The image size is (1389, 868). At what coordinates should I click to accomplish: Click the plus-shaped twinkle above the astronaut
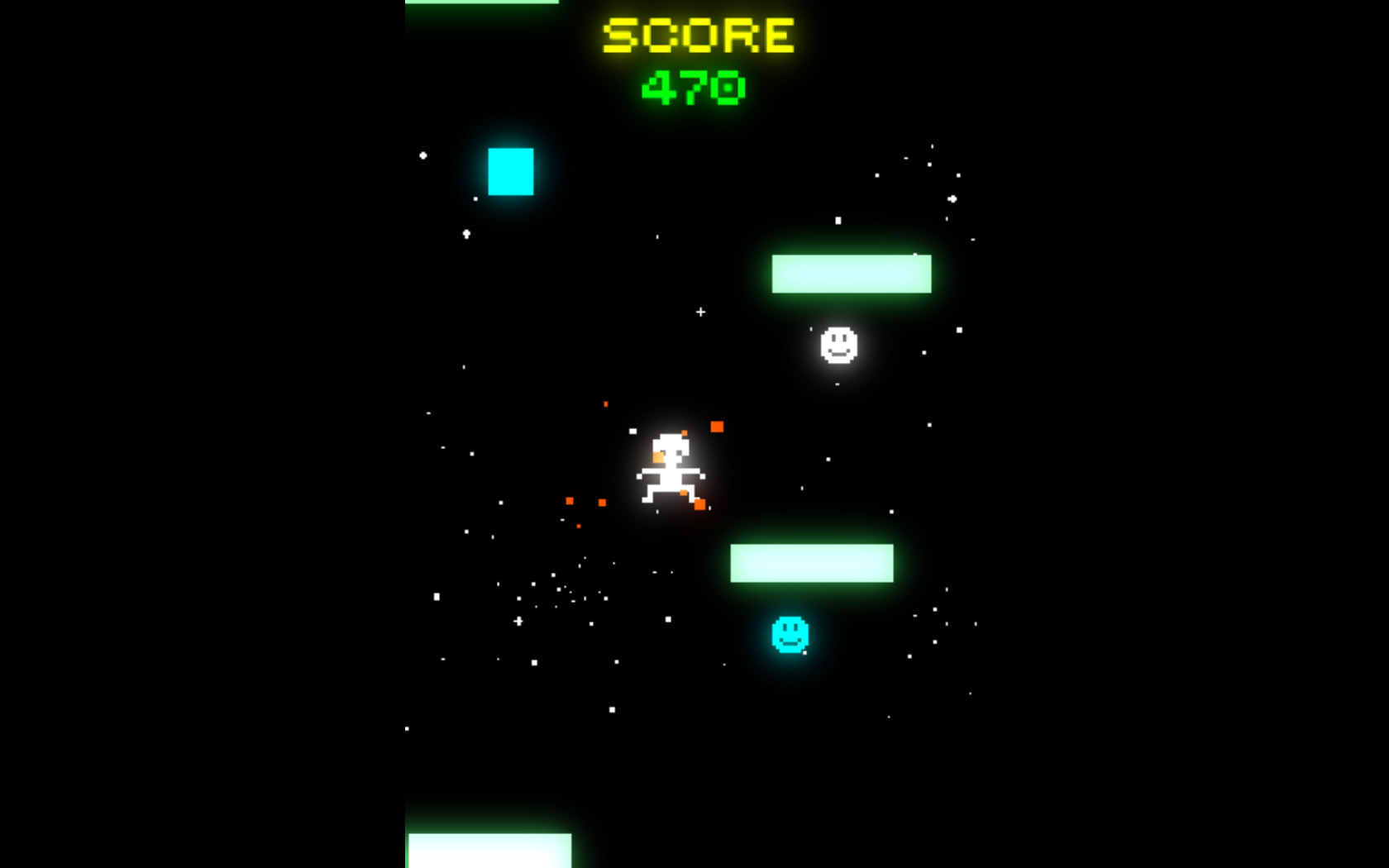point(699,312)
